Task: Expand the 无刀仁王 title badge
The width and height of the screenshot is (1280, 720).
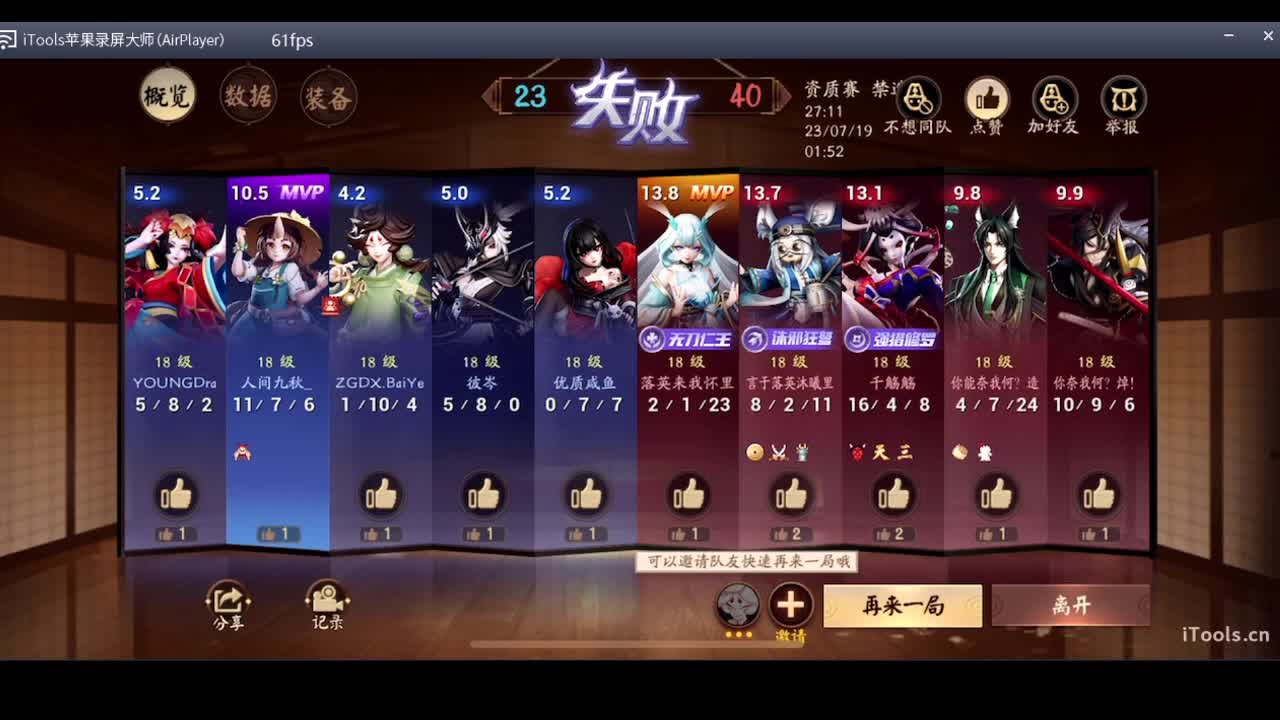Action: click(x=686, y=339)
